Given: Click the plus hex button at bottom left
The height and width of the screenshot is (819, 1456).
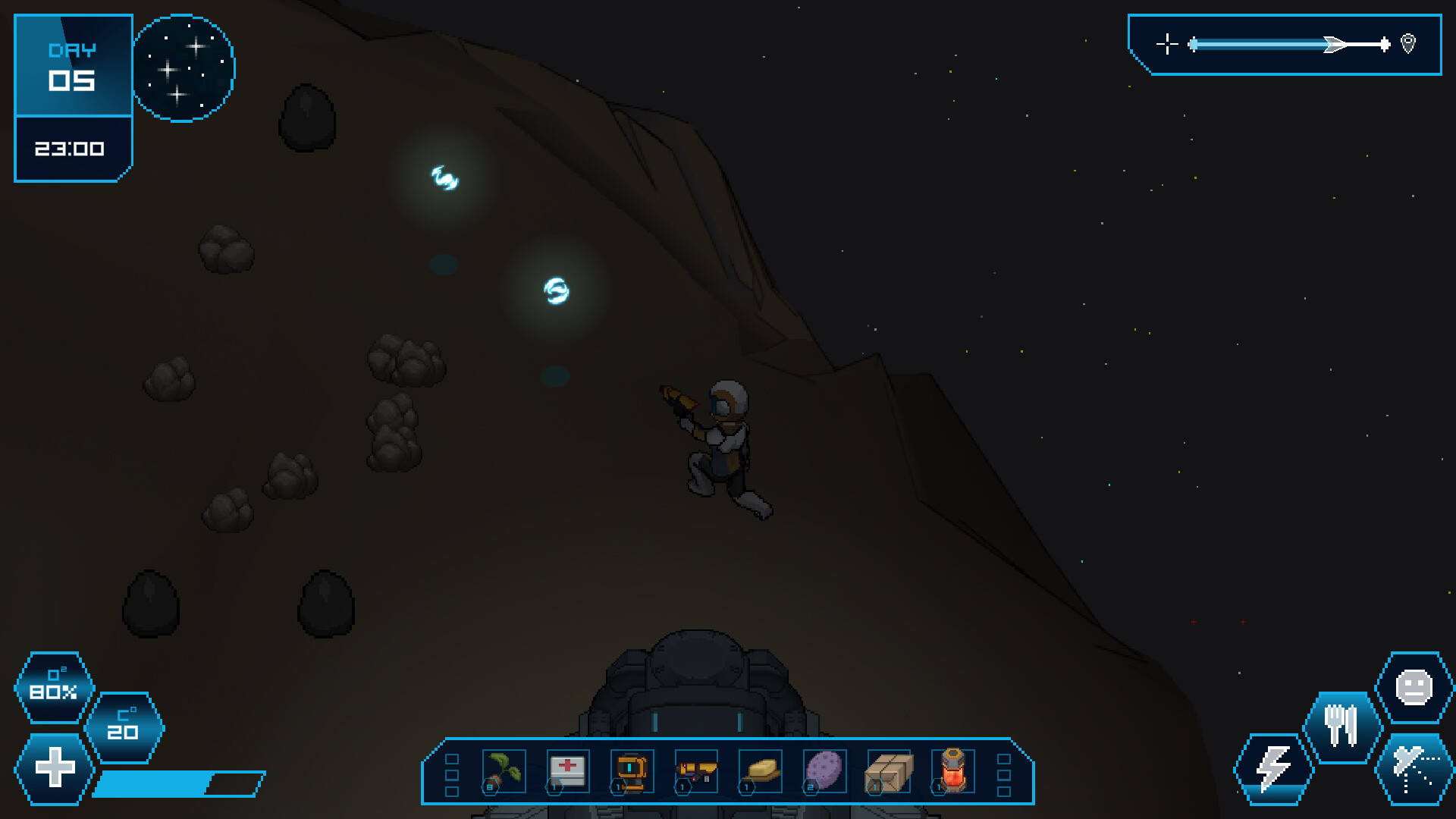Looking at the screenshot, I should [53, 767].
